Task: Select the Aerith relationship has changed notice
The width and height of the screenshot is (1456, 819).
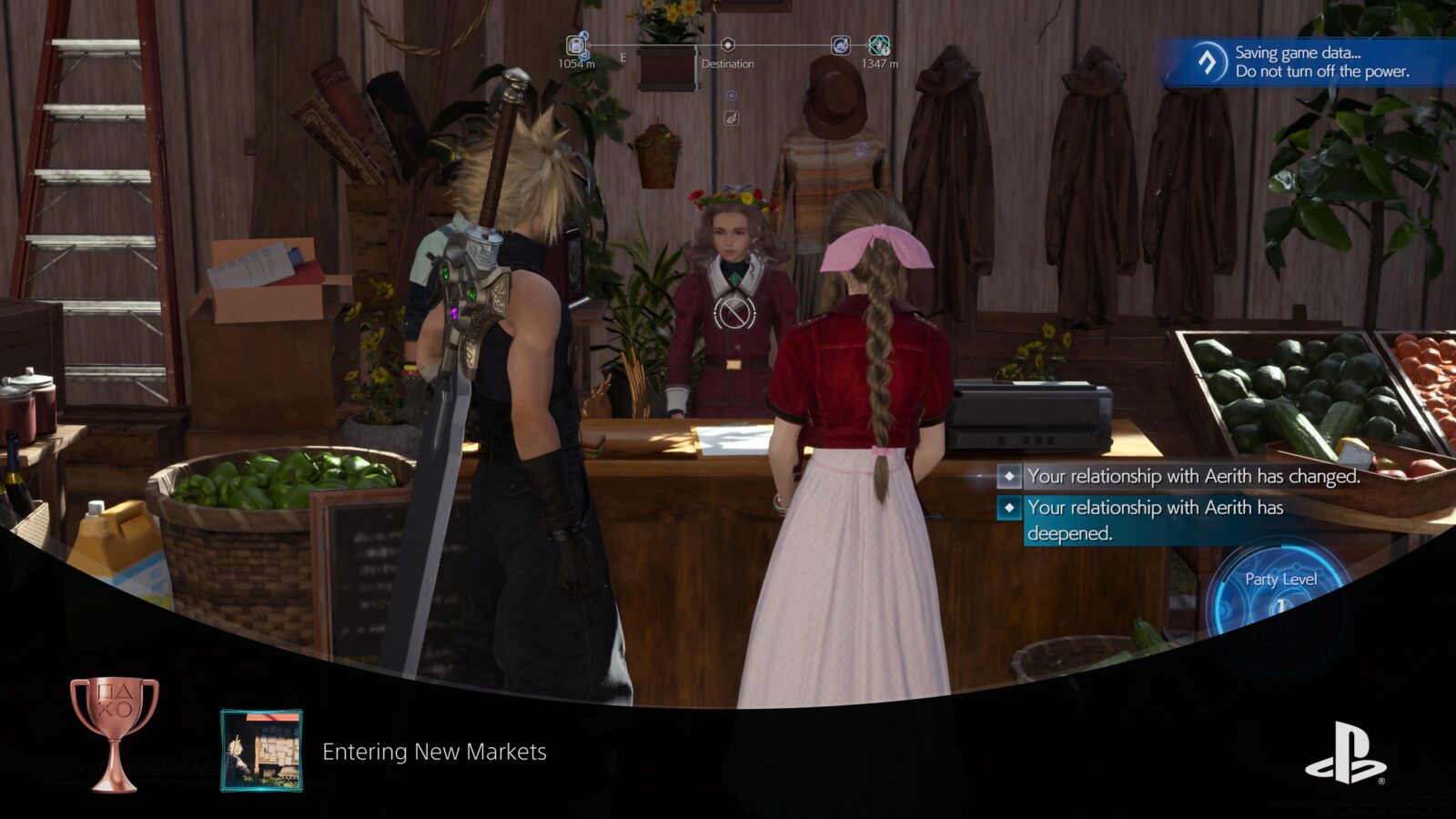Action: pos(1192,476)
